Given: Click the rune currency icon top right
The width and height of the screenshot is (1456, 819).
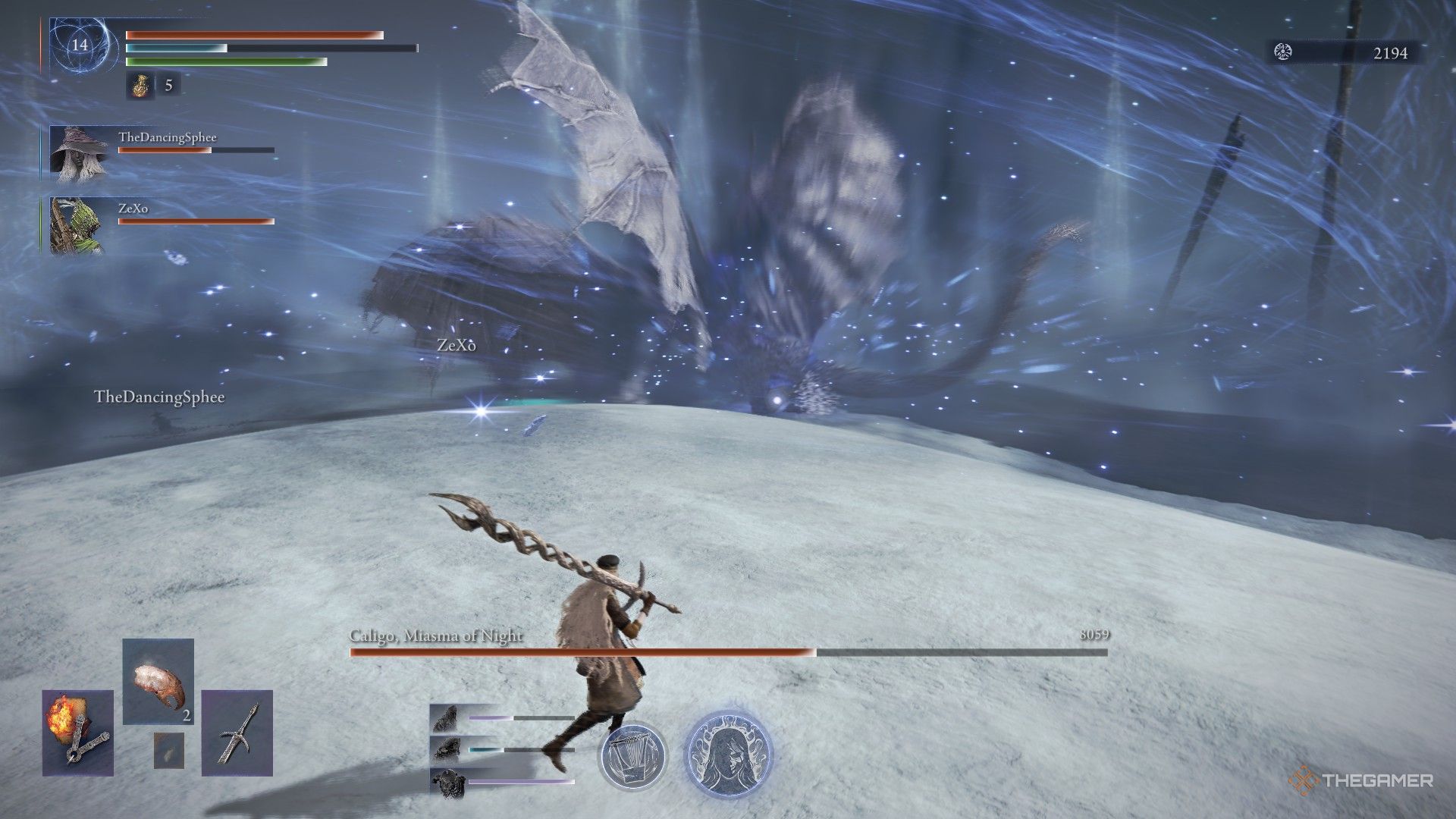Looking at the screenshot, I should point(1282,54).
